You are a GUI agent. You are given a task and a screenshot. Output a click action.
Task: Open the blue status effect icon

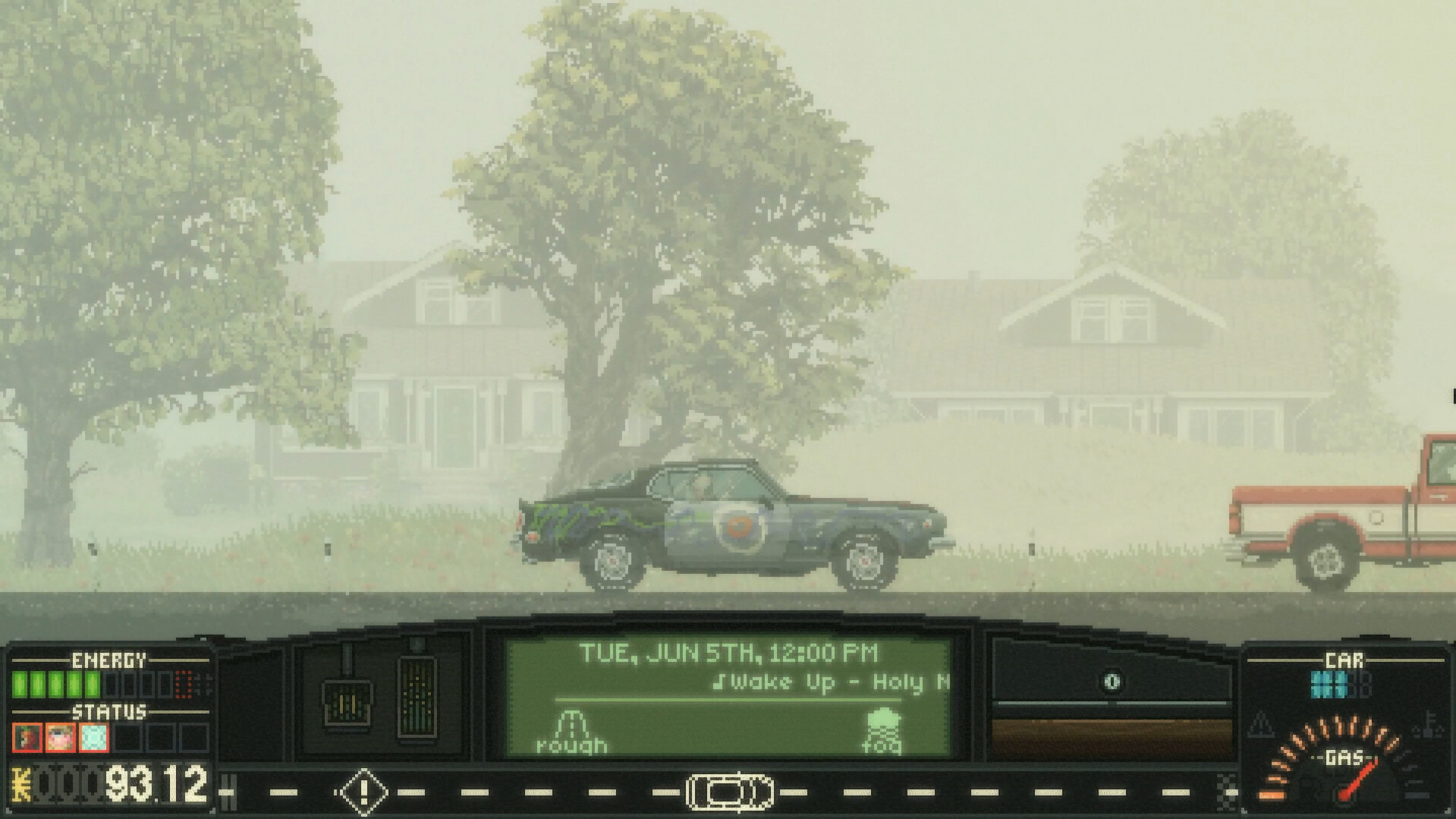pyautogui.click(x=93, y=738)
